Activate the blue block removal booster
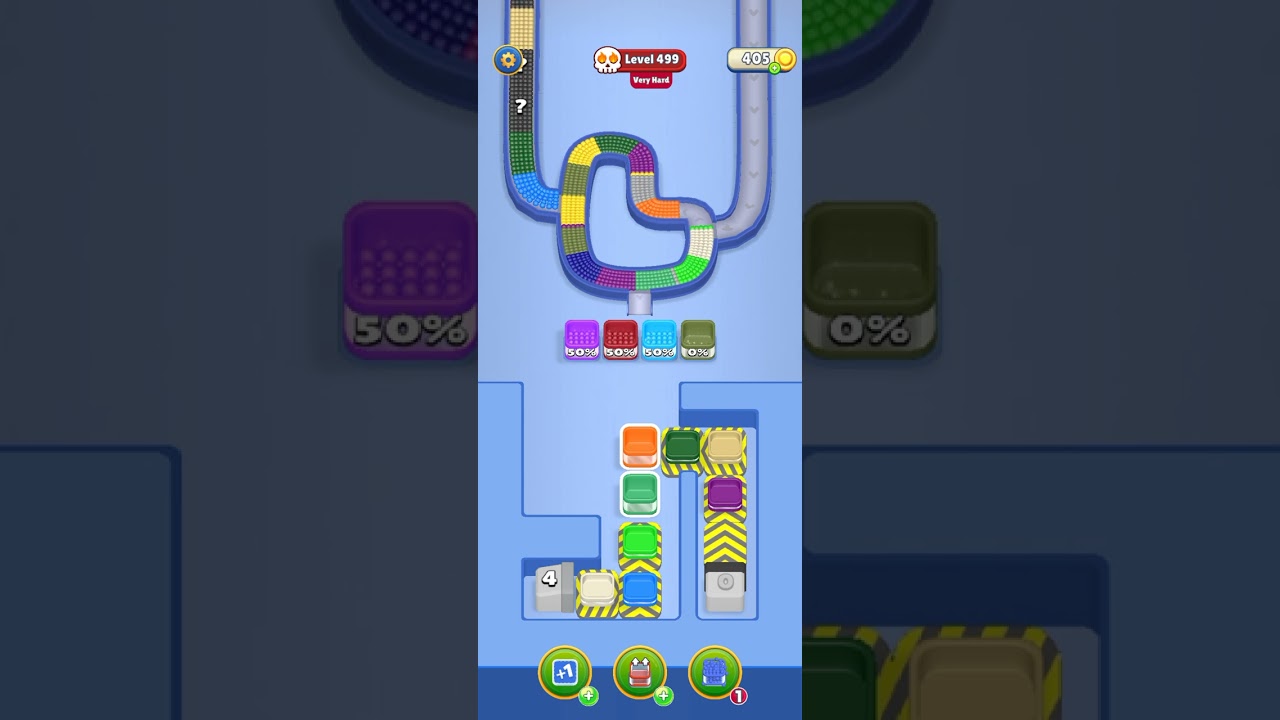Image resolution: width=1280 pixels, height=720 pixels. tap(714, 672)
